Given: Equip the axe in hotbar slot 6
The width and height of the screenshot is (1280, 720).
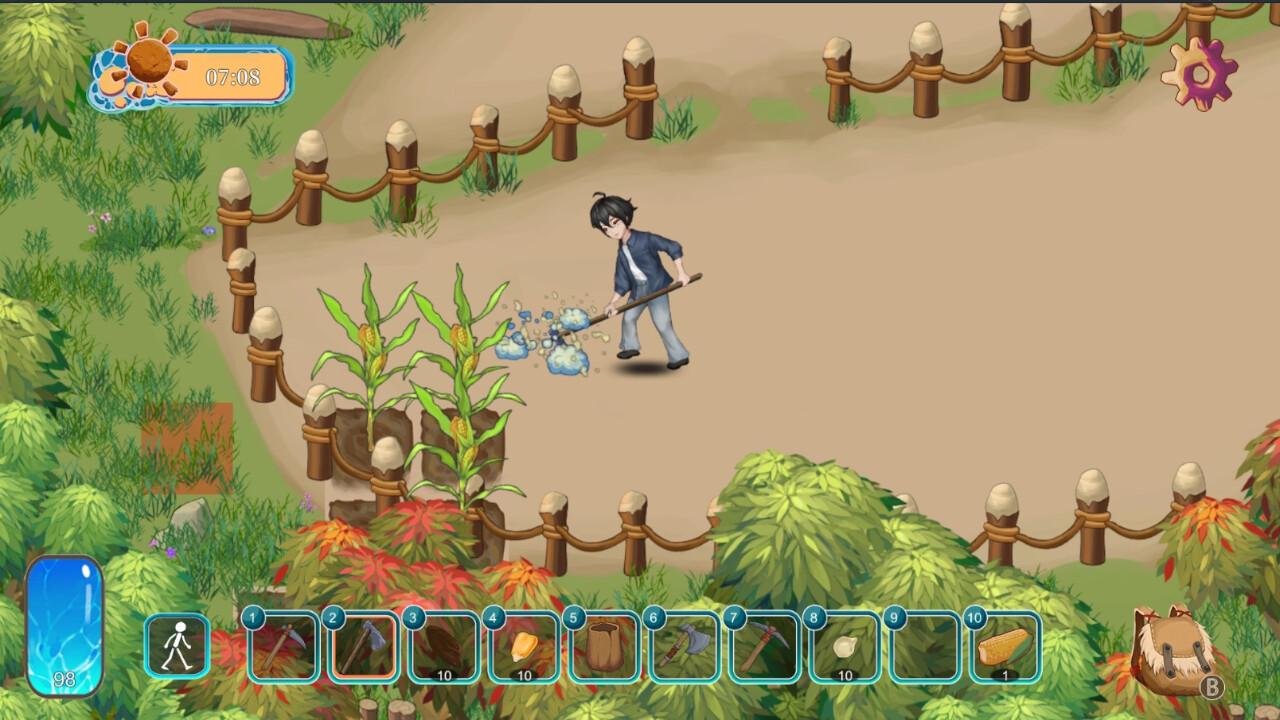Looking at the screenshot, I should (x=684, y=647).
